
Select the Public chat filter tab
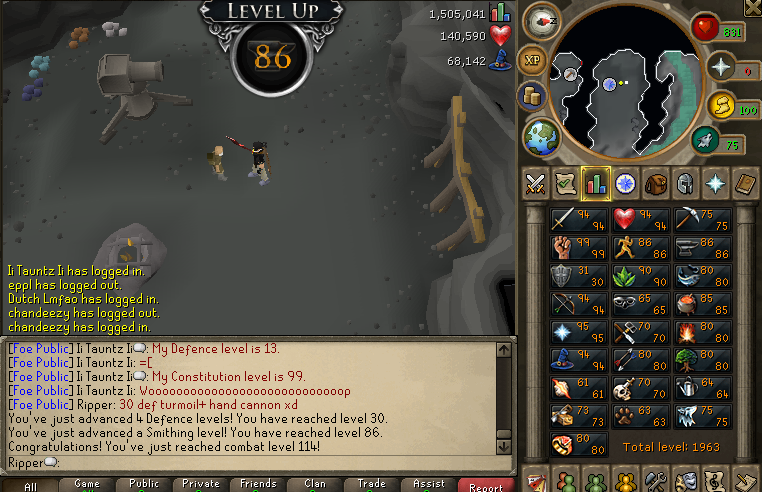point(143,484)
